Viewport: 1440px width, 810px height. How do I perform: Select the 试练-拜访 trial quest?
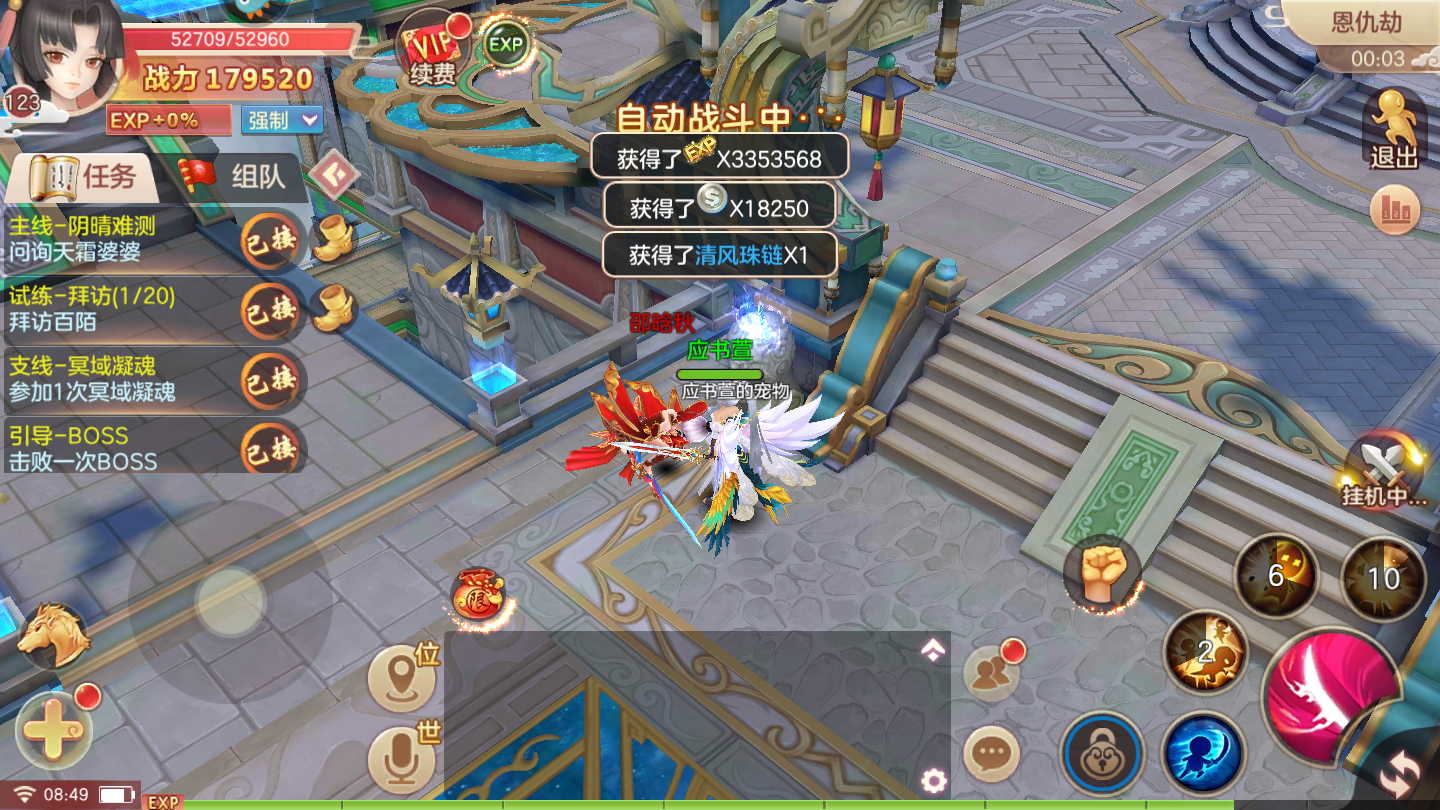click(x=120, y=308)
